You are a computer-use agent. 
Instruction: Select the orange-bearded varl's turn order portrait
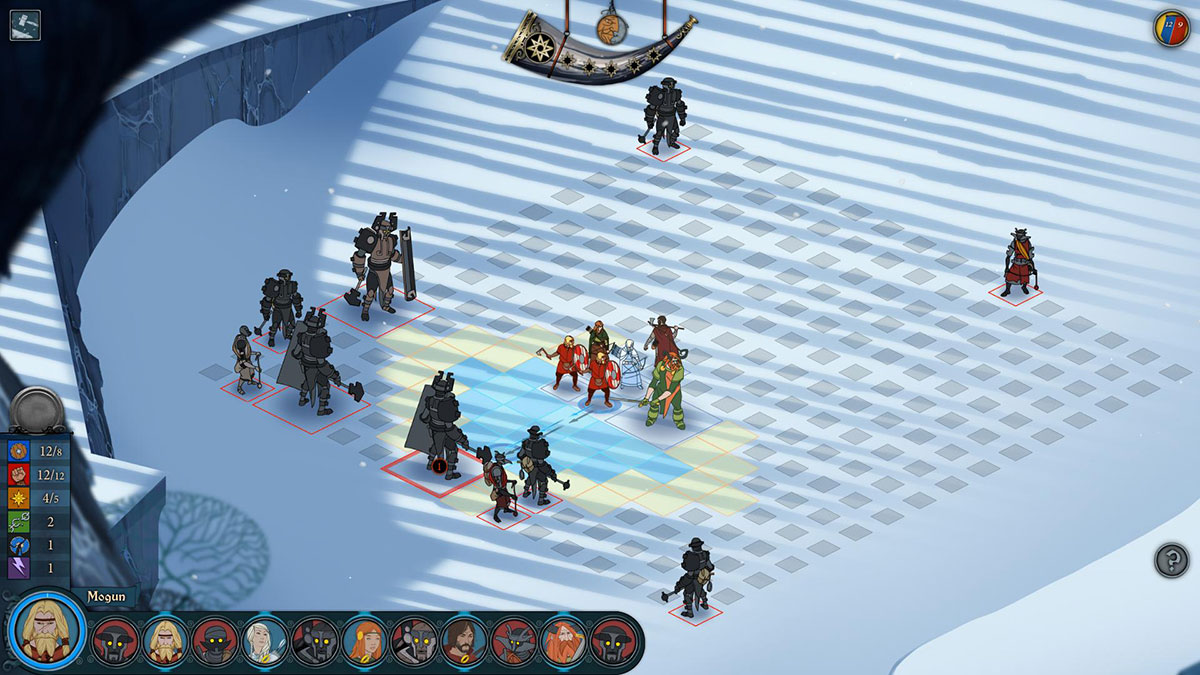tap(564, 641)
